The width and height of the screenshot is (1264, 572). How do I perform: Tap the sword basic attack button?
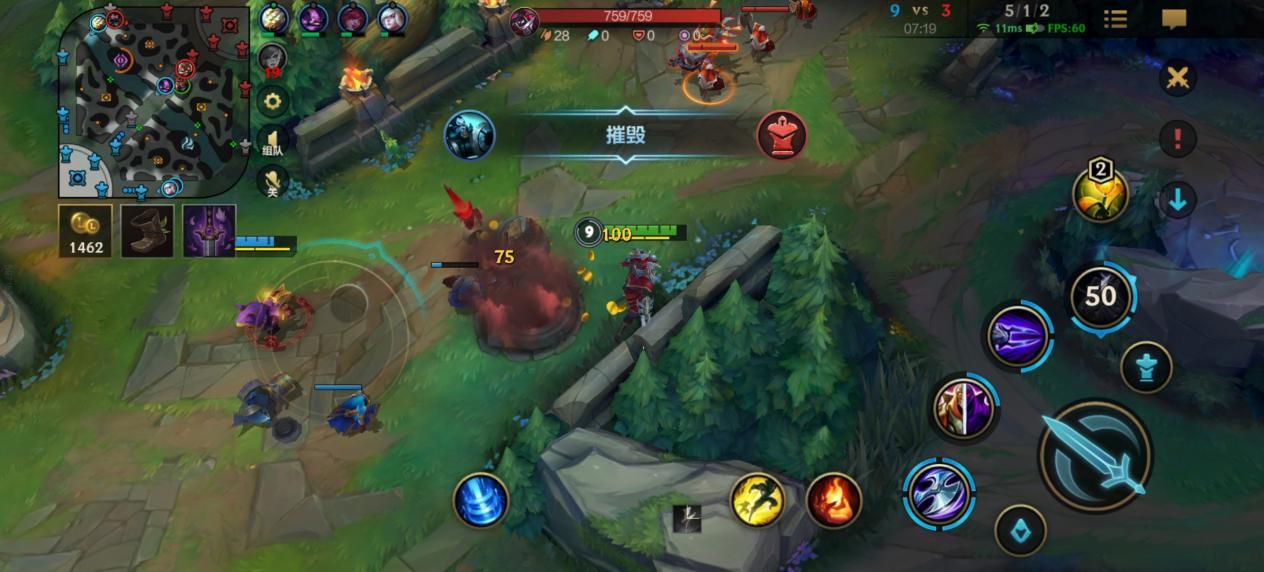click(1095, 456)
